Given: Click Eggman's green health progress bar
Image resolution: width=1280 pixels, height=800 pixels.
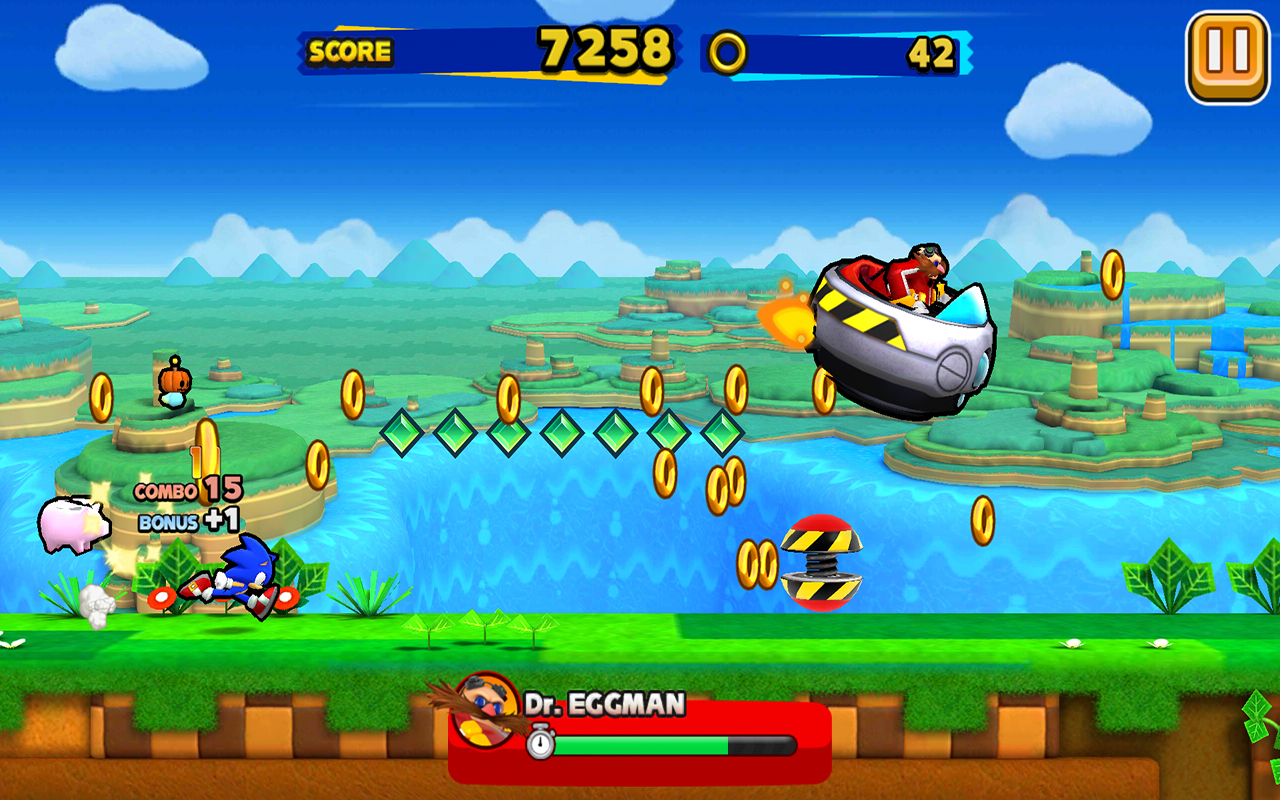Looking at the screenshot, I should [x=640, y=745].
